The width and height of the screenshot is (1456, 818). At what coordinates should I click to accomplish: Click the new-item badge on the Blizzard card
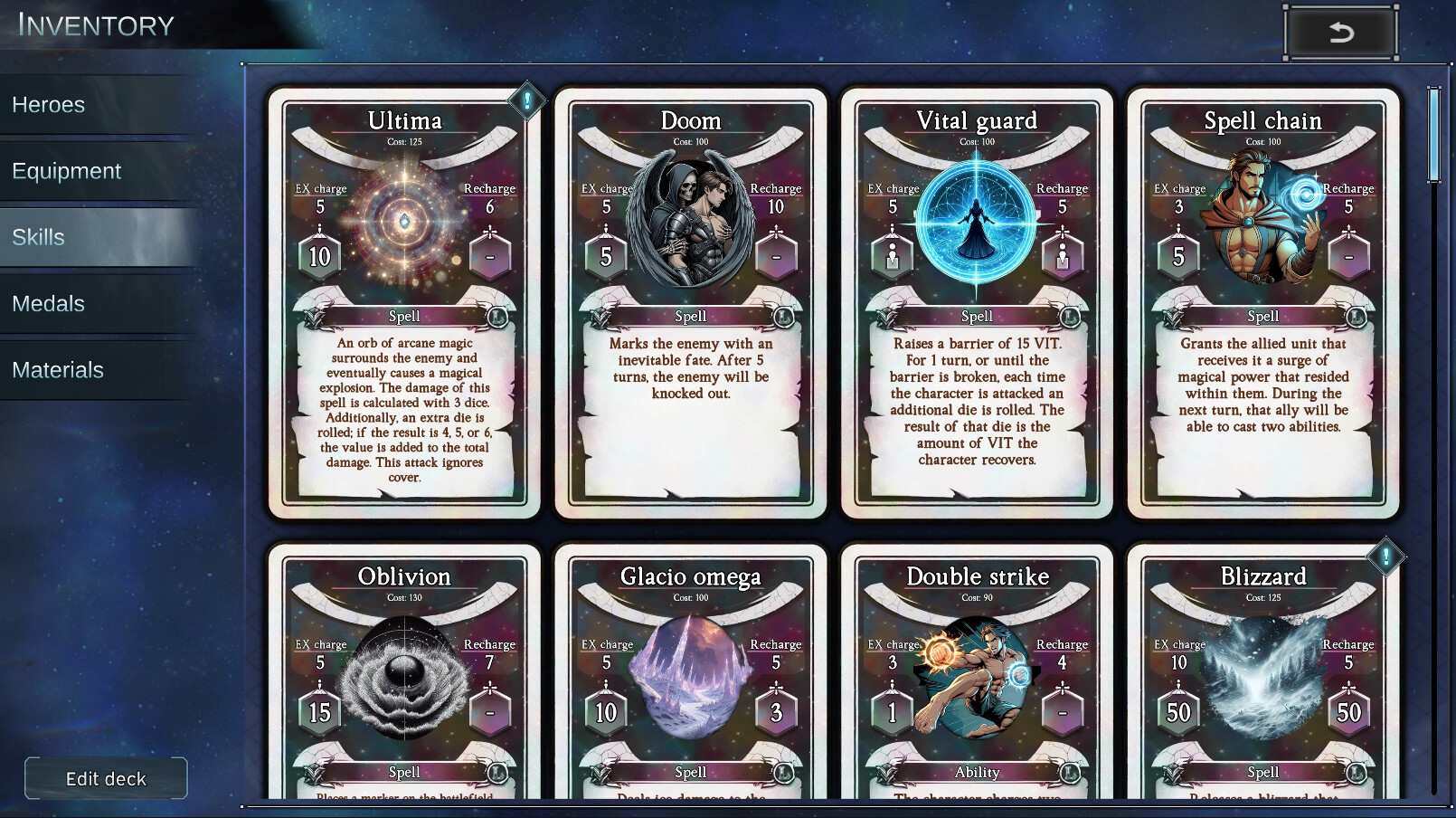coord(1385,557)
